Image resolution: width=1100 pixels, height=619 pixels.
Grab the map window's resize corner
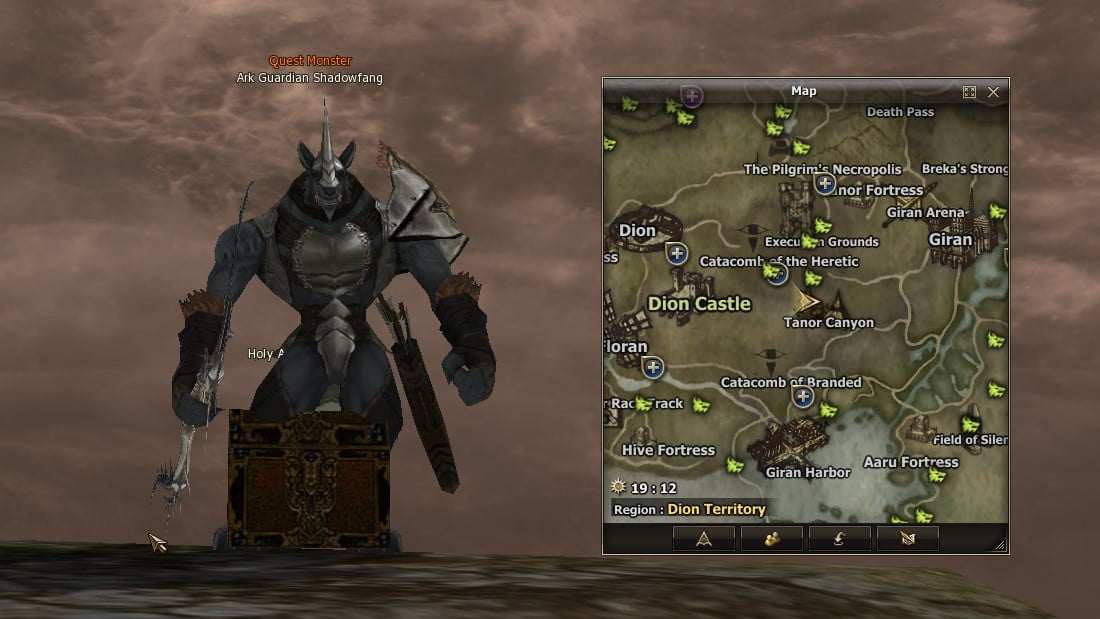coord(1000,545)
